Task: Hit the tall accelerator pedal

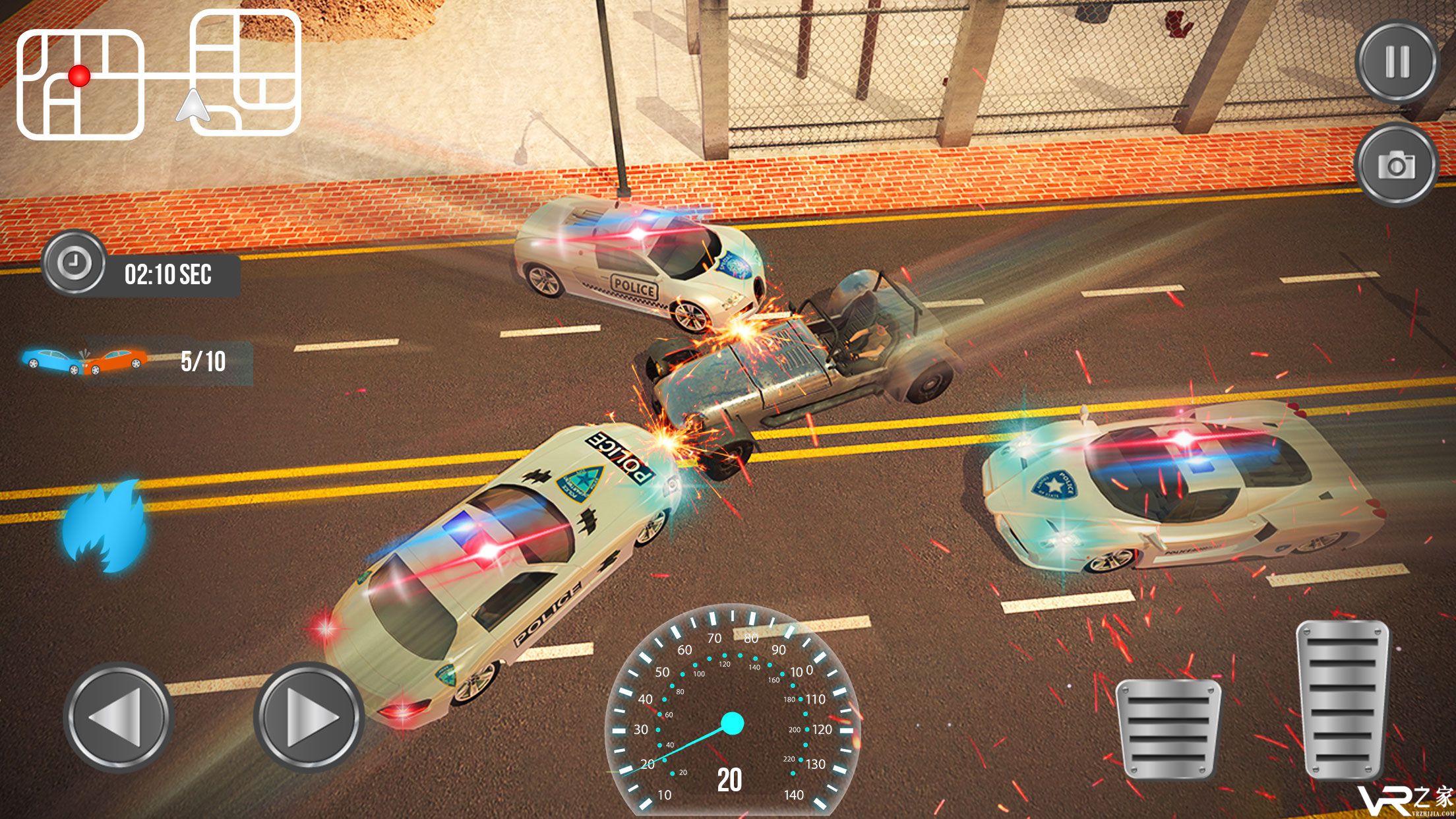Action: click(x=1342, y=699)
